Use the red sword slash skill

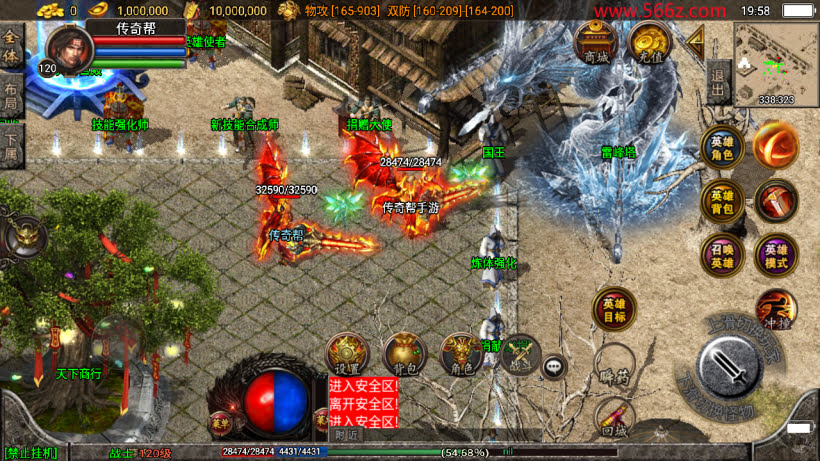776,200
